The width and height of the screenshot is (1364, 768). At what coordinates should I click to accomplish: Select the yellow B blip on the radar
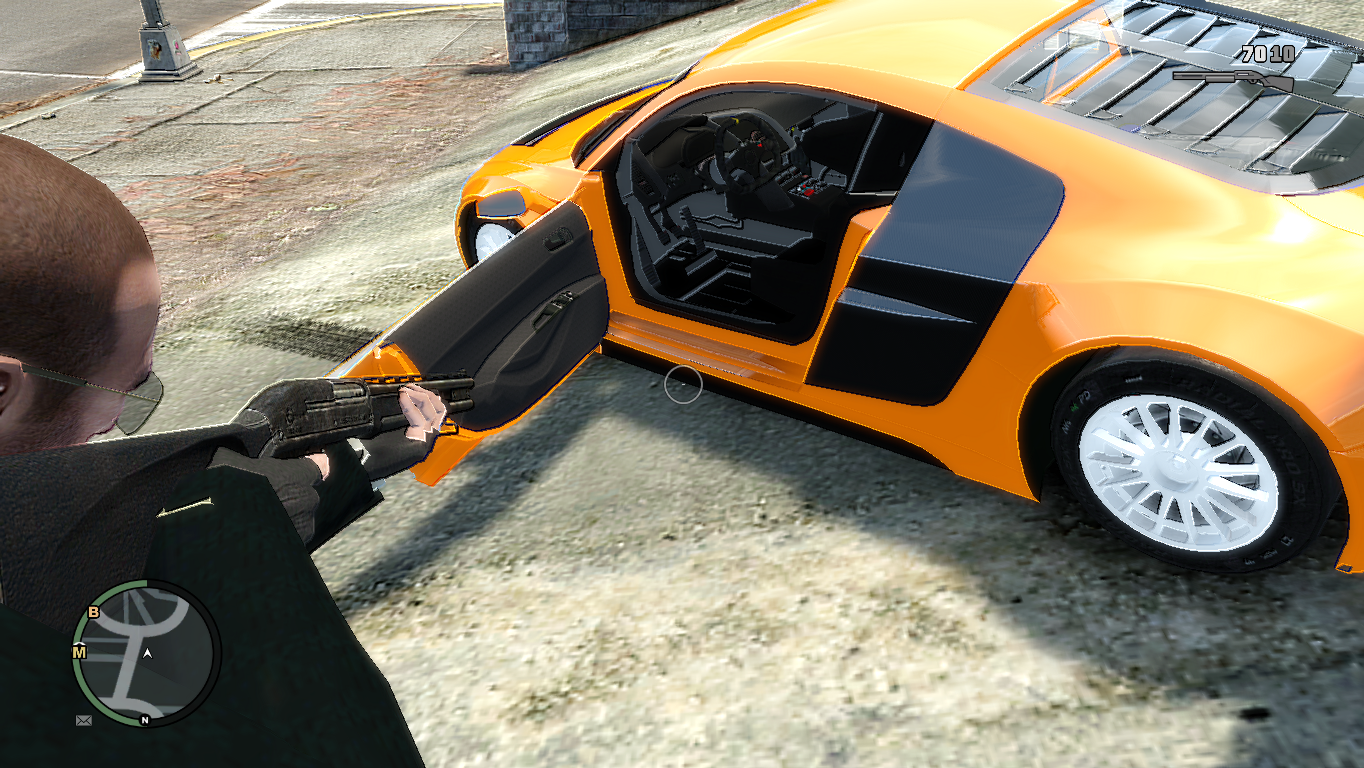93,613
